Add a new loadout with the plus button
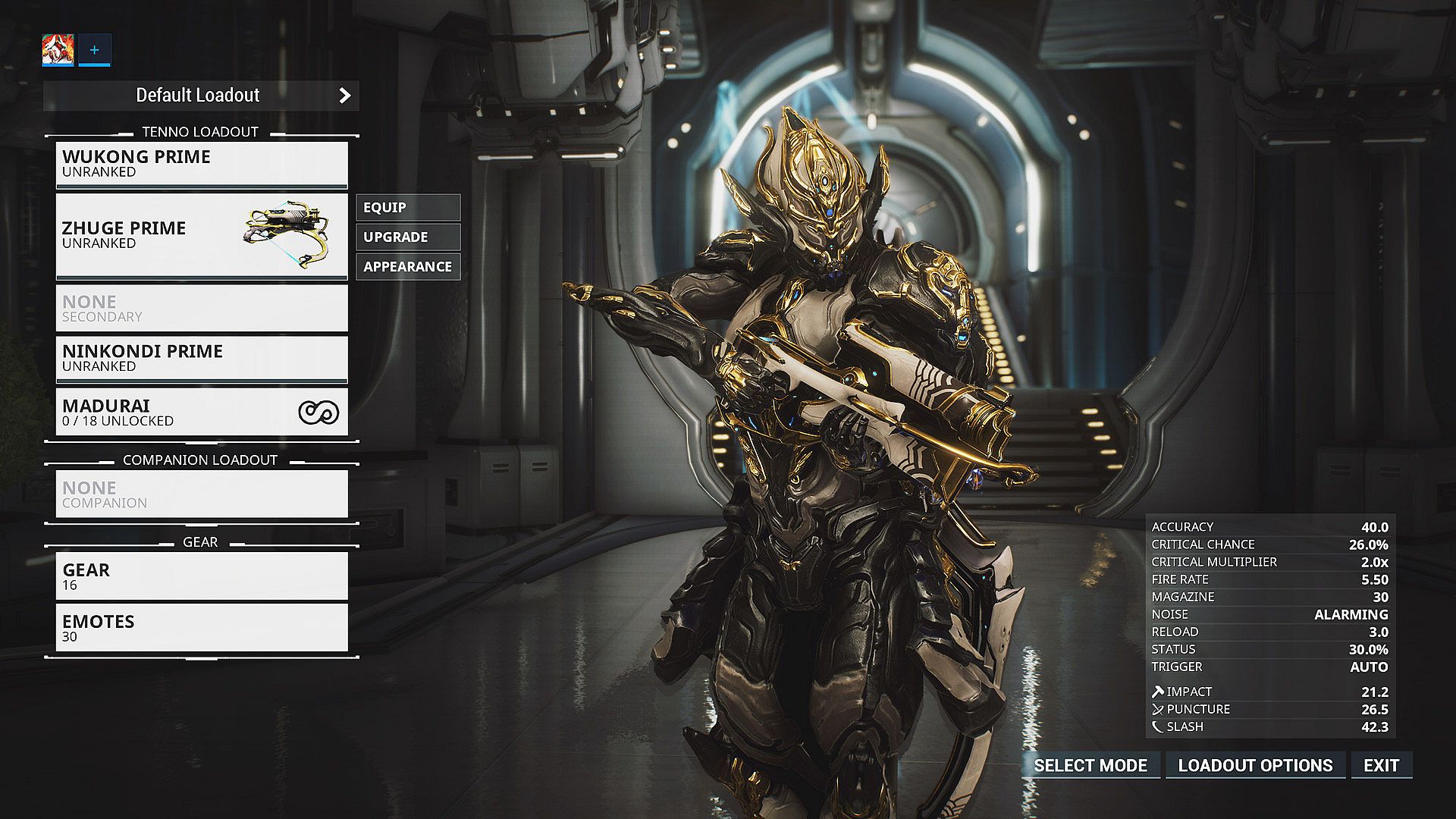Image resolution: width=1456 pixels, height=819 pixels. click(94, 50)
